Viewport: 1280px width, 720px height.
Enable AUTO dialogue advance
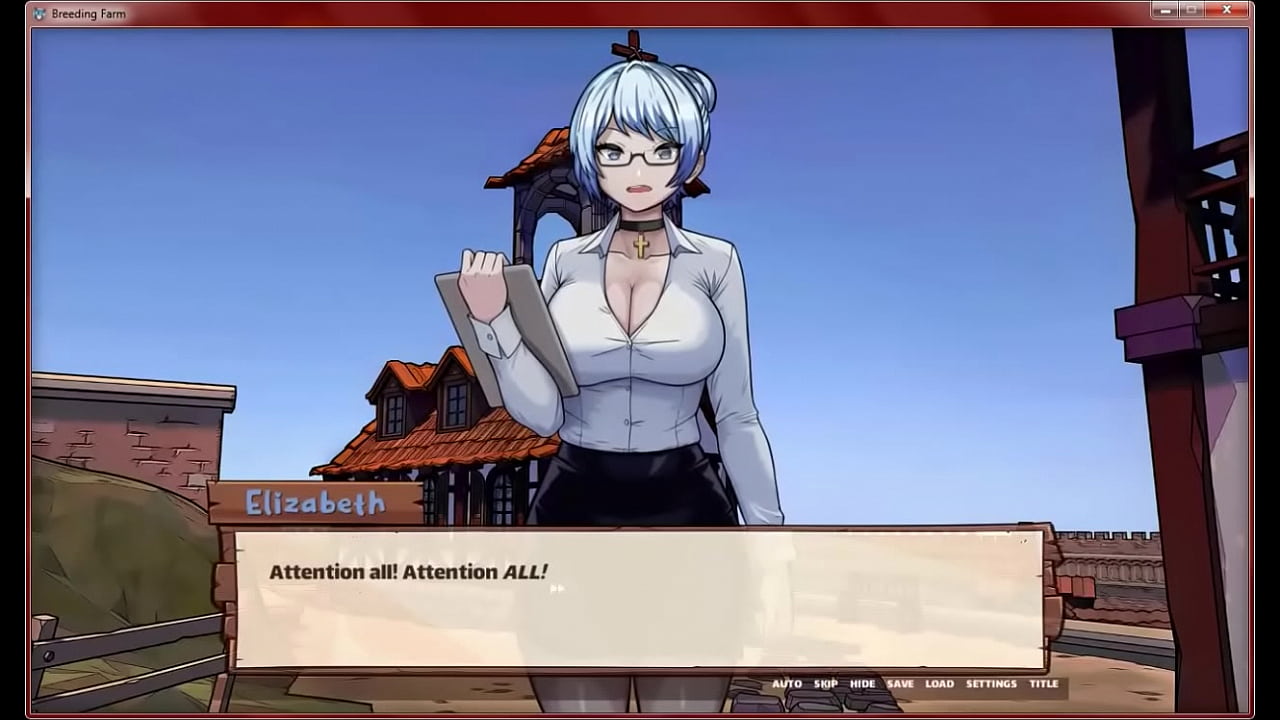pyautogui.click(x=786, y=684)
